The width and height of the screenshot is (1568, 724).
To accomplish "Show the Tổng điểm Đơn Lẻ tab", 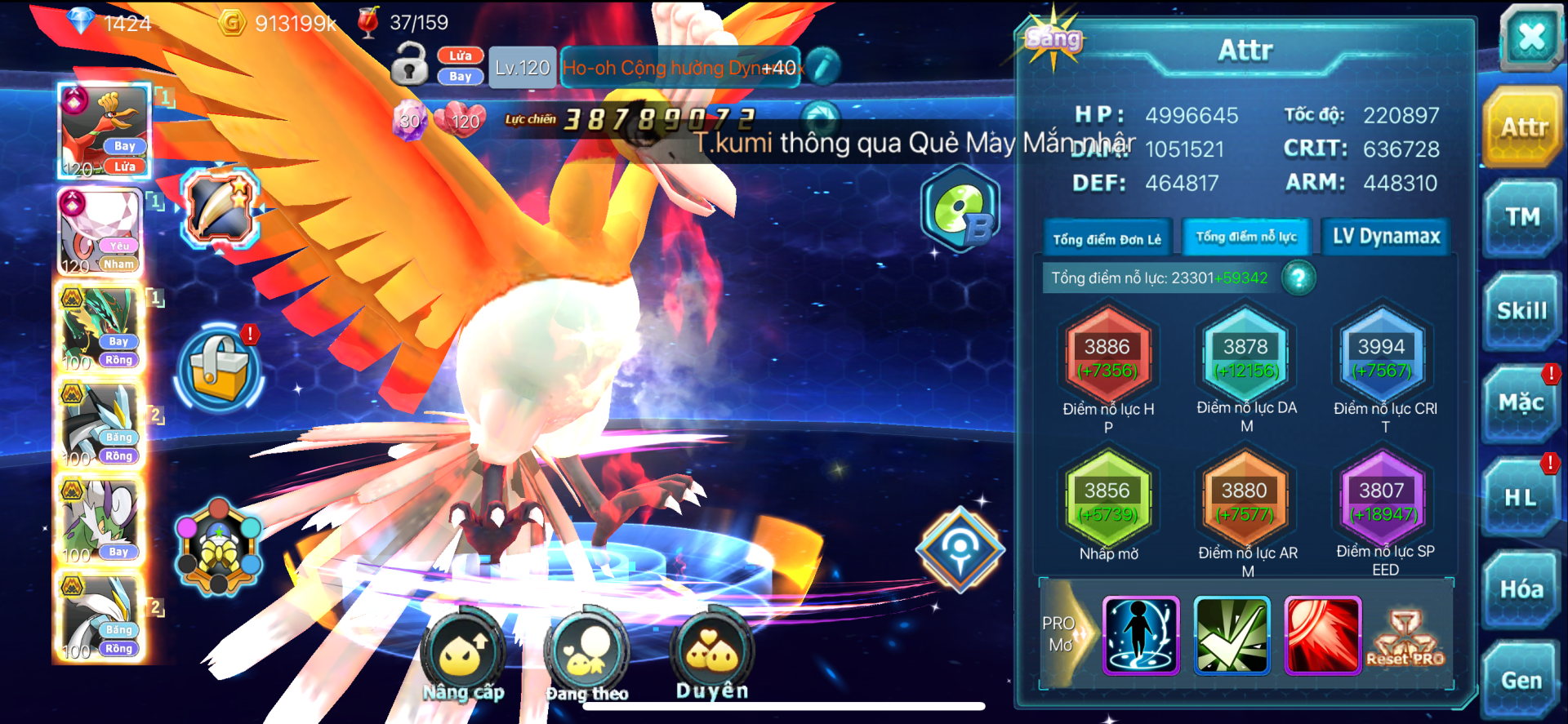I will coord(1107,239).
